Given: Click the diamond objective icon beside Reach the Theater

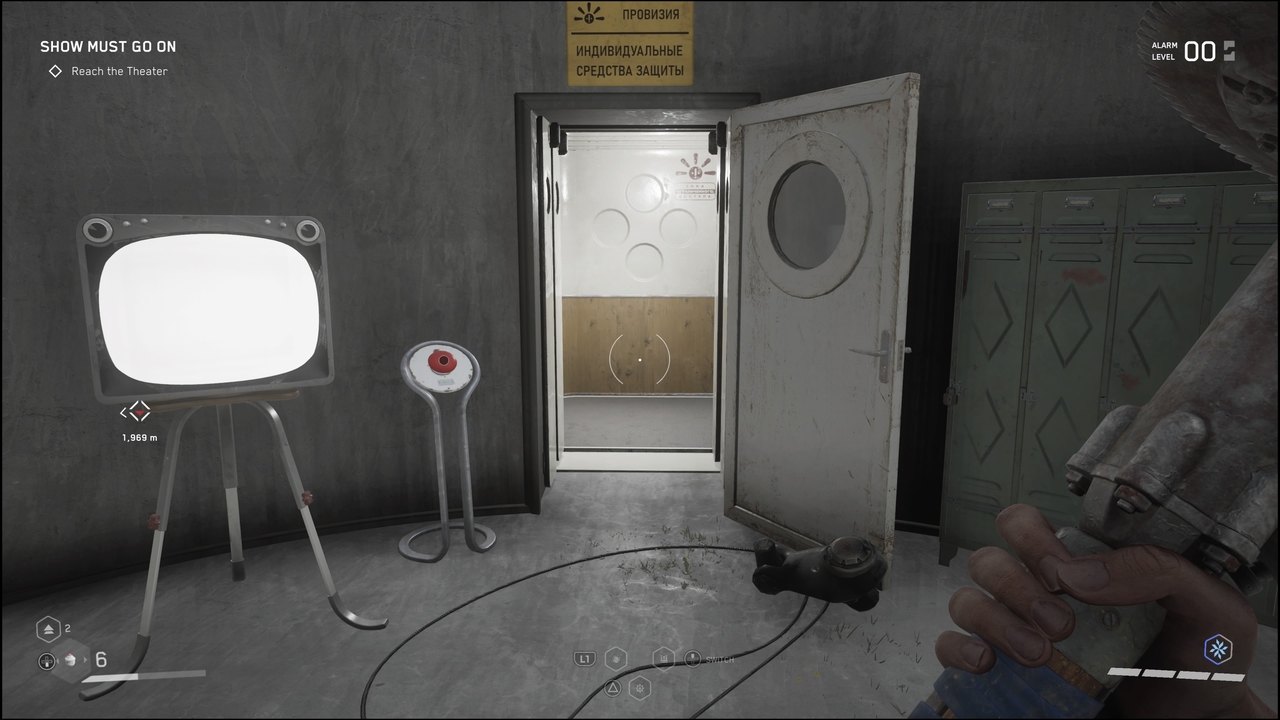Looking at the screenshot, I should pos(55,71).
